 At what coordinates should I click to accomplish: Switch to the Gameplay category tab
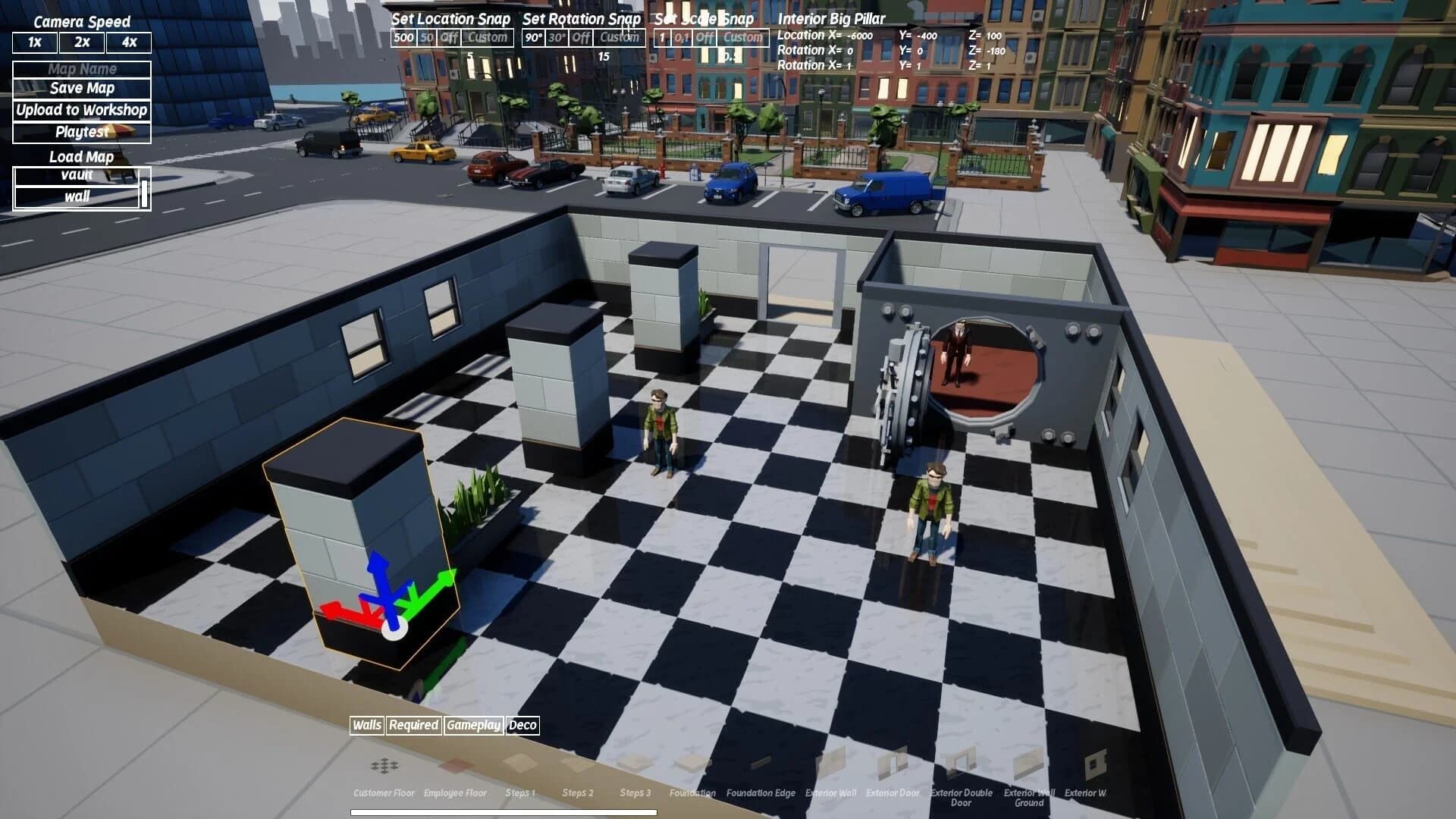[474, 726]
